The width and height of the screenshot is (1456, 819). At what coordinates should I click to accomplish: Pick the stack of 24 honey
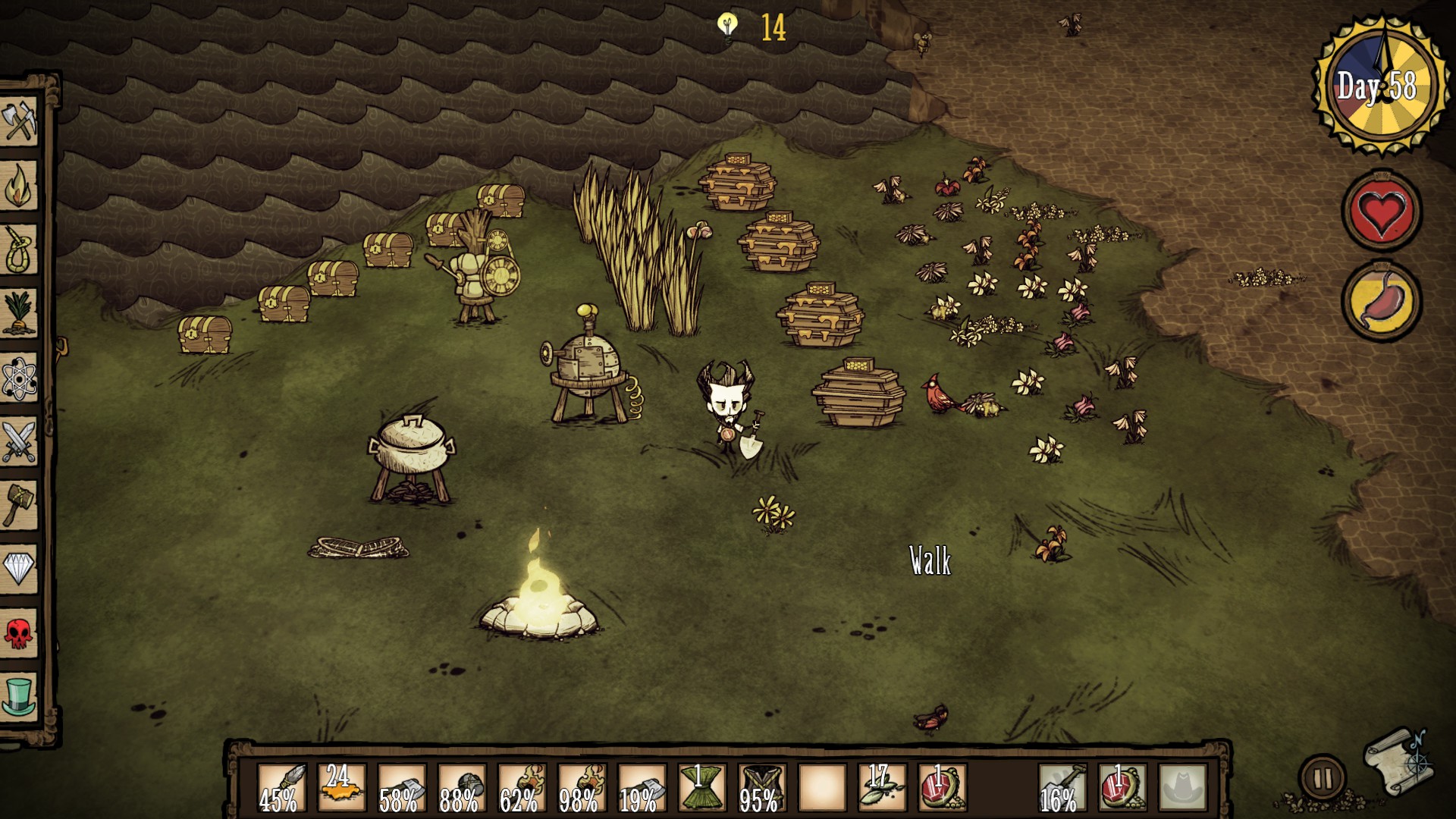pos(342,788)
